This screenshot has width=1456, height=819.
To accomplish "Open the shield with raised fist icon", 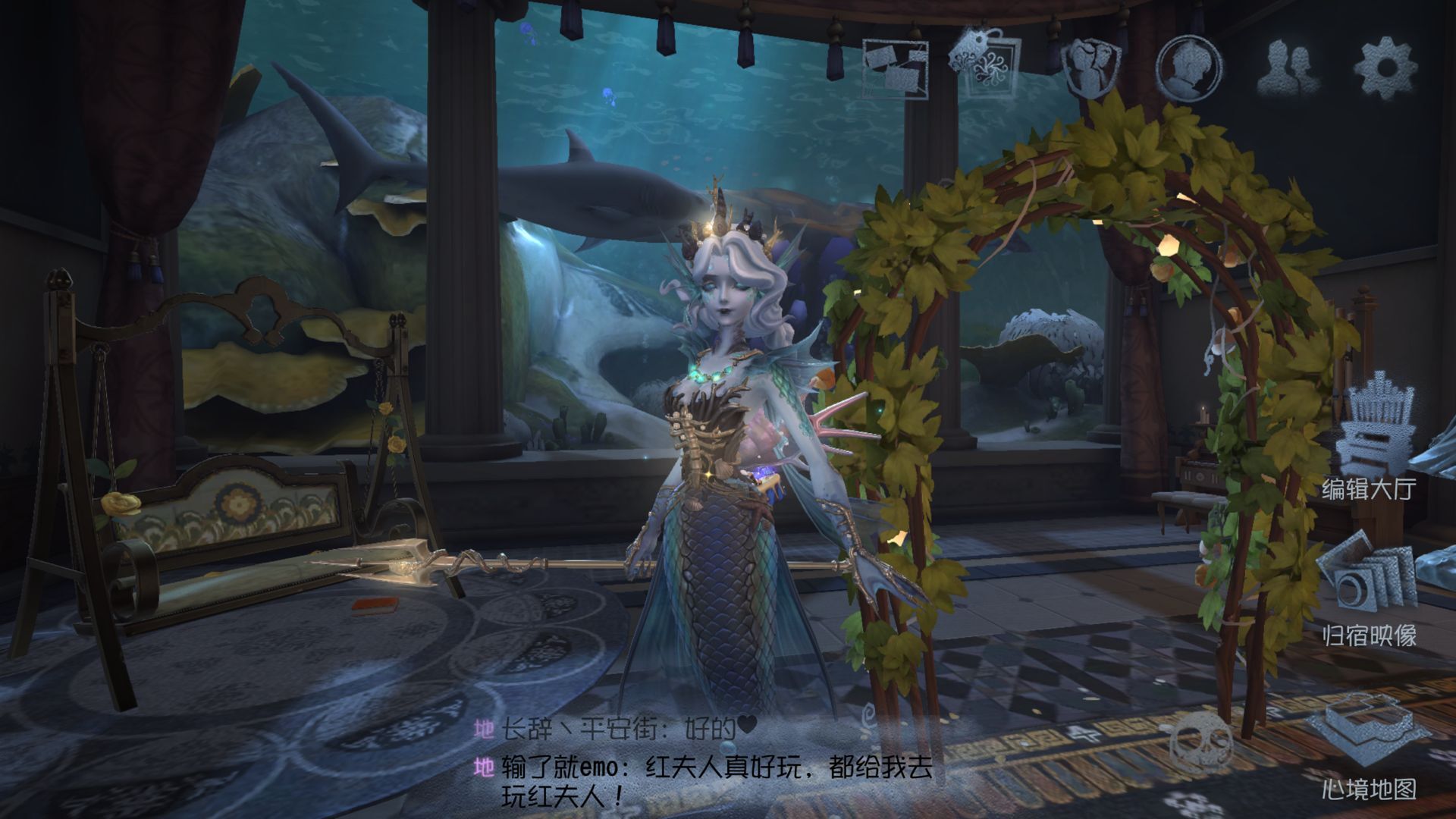I will point(1090,67).
